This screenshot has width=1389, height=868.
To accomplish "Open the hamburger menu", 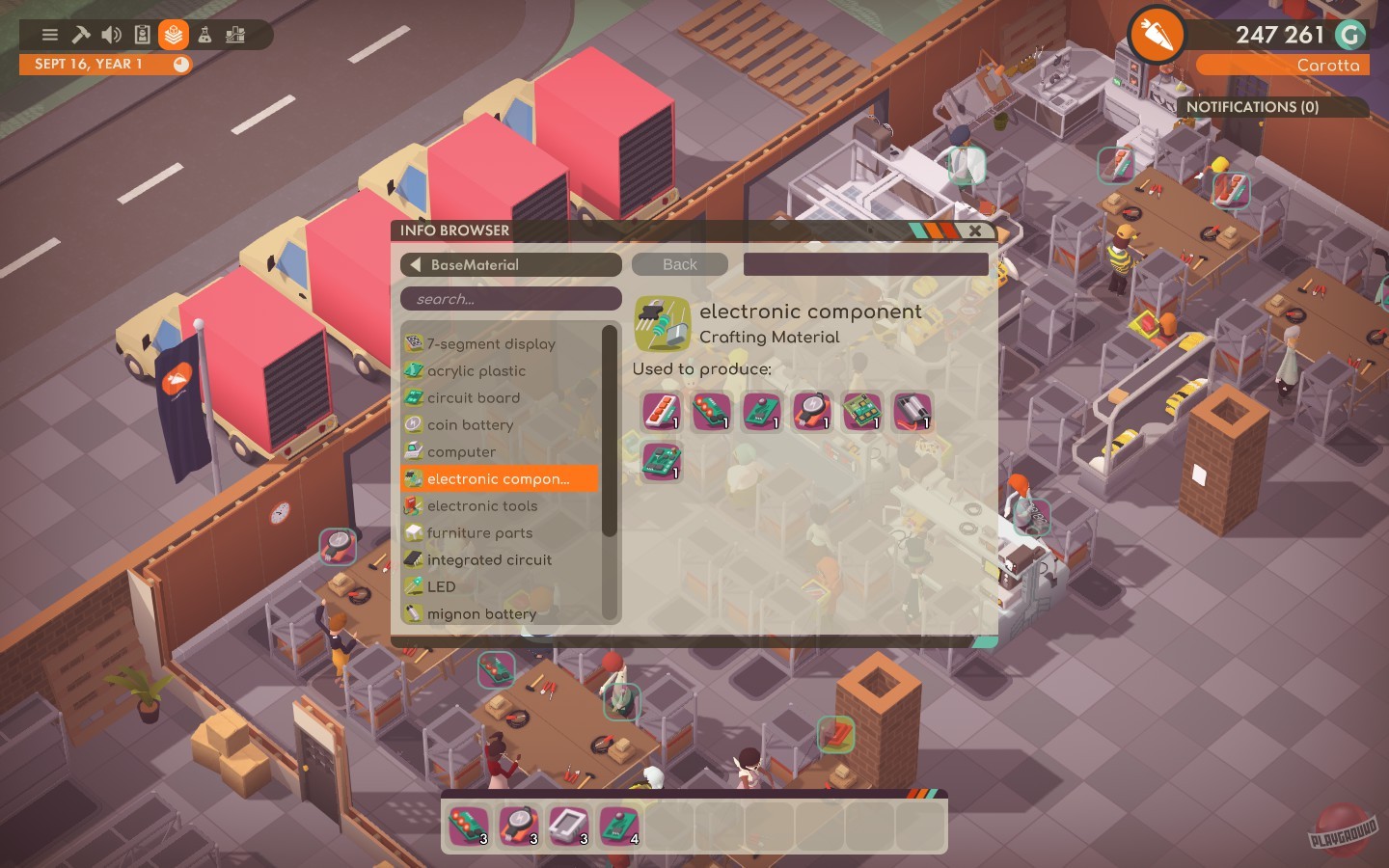I will click(x=49, y=35).
